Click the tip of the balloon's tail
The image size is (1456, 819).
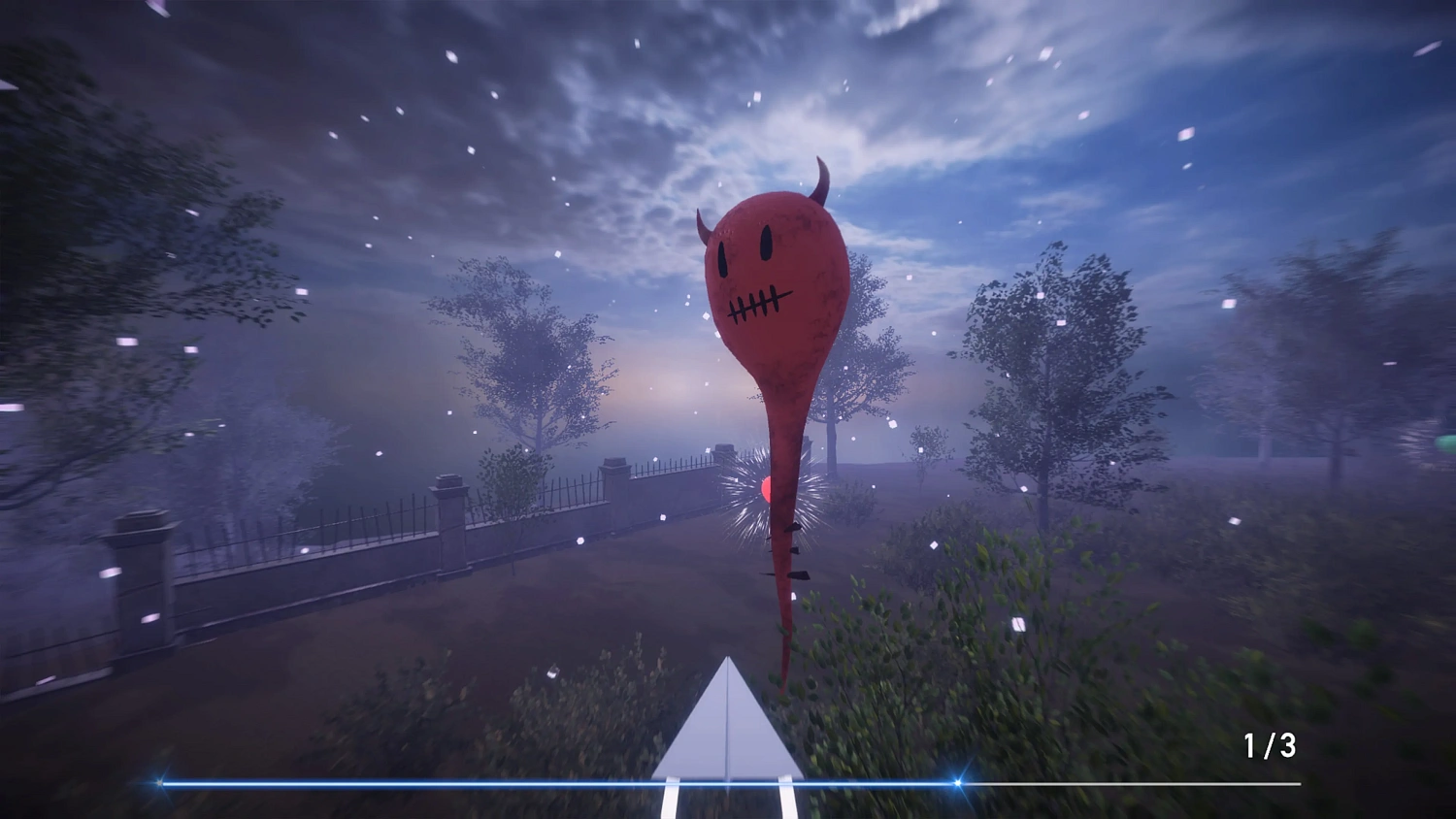pyautogui.click(x=782, y=691)
